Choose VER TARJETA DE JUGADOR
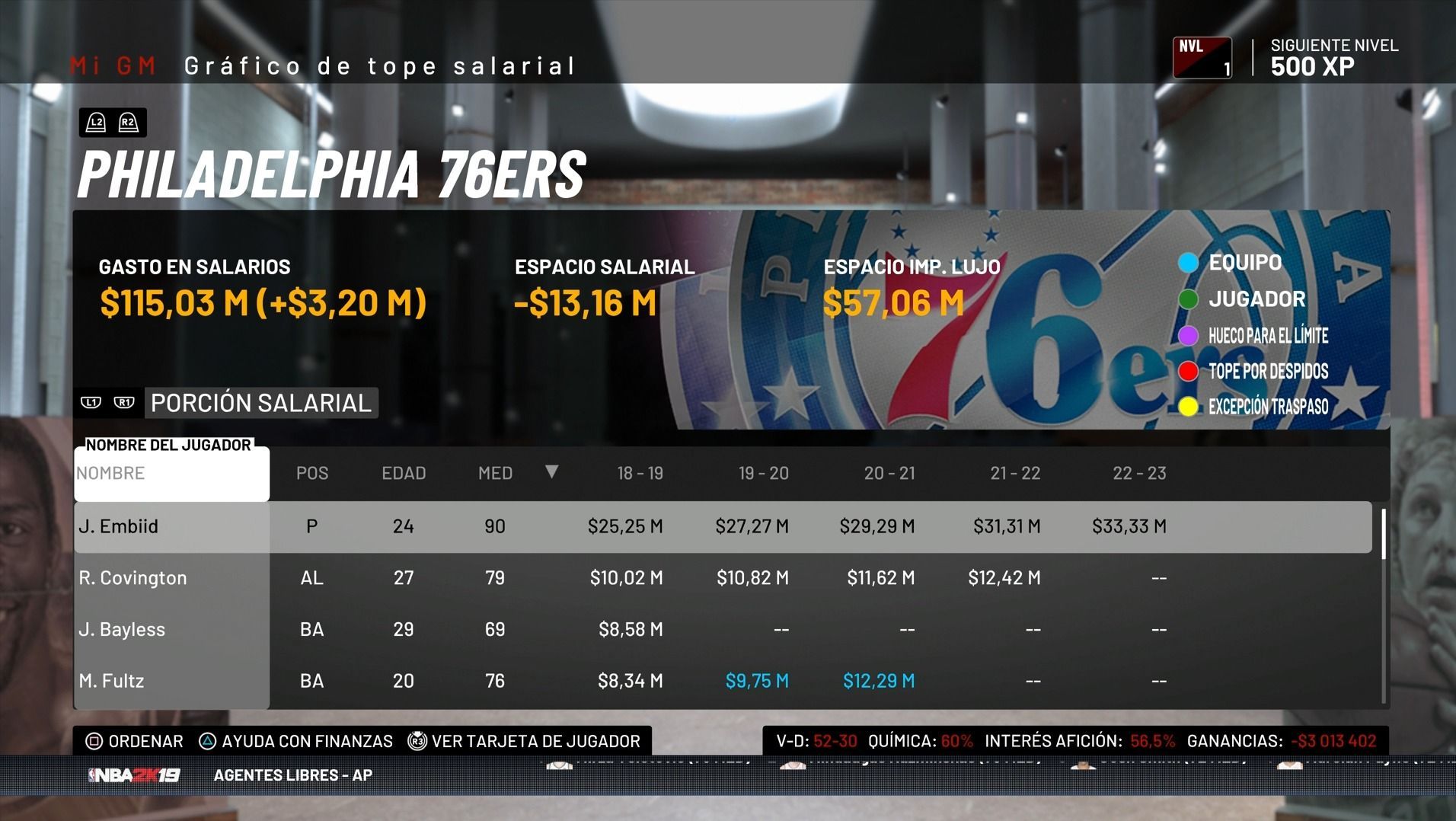 pos(525,741)
